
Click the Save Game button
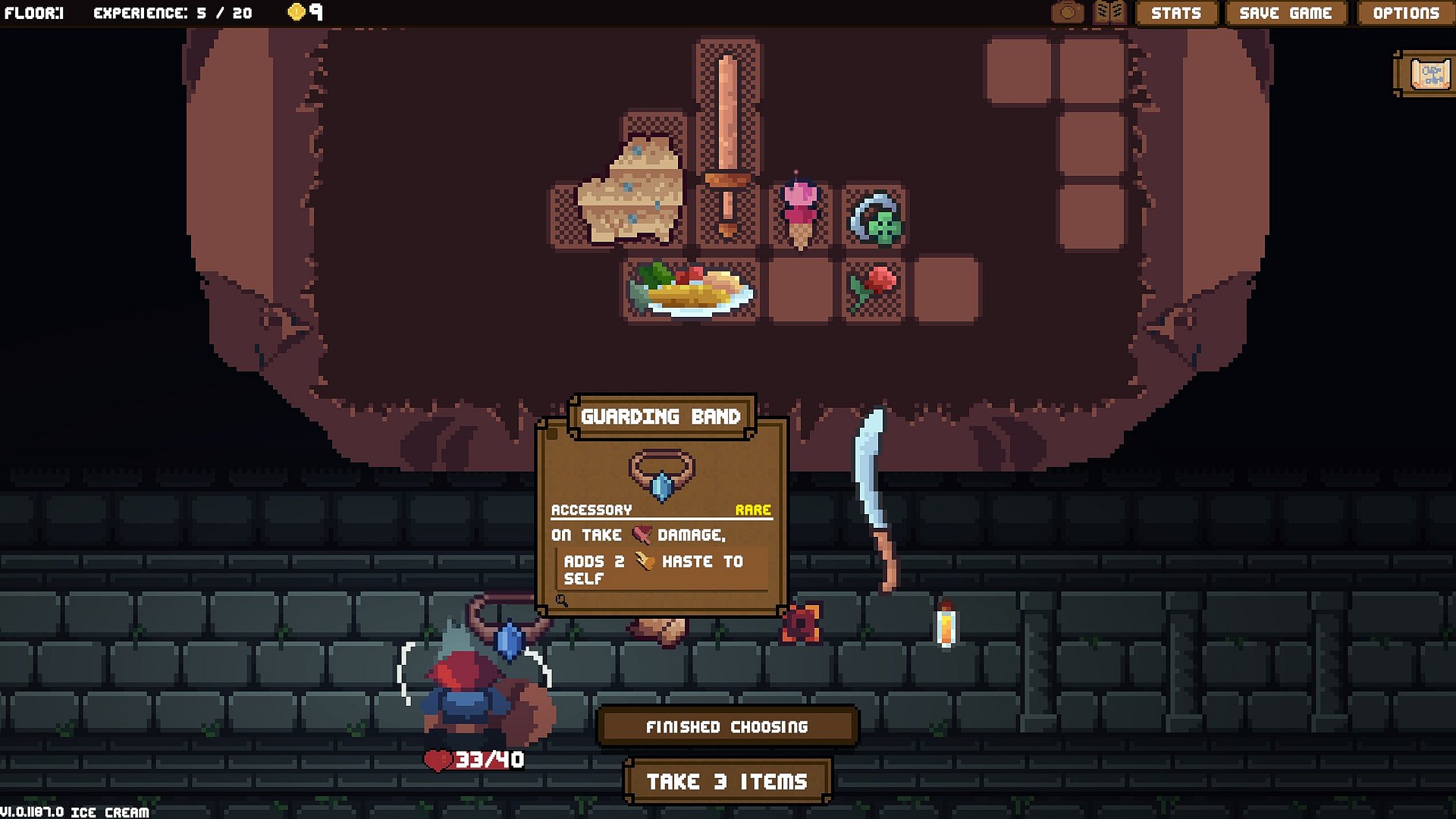coord(1285,13)
